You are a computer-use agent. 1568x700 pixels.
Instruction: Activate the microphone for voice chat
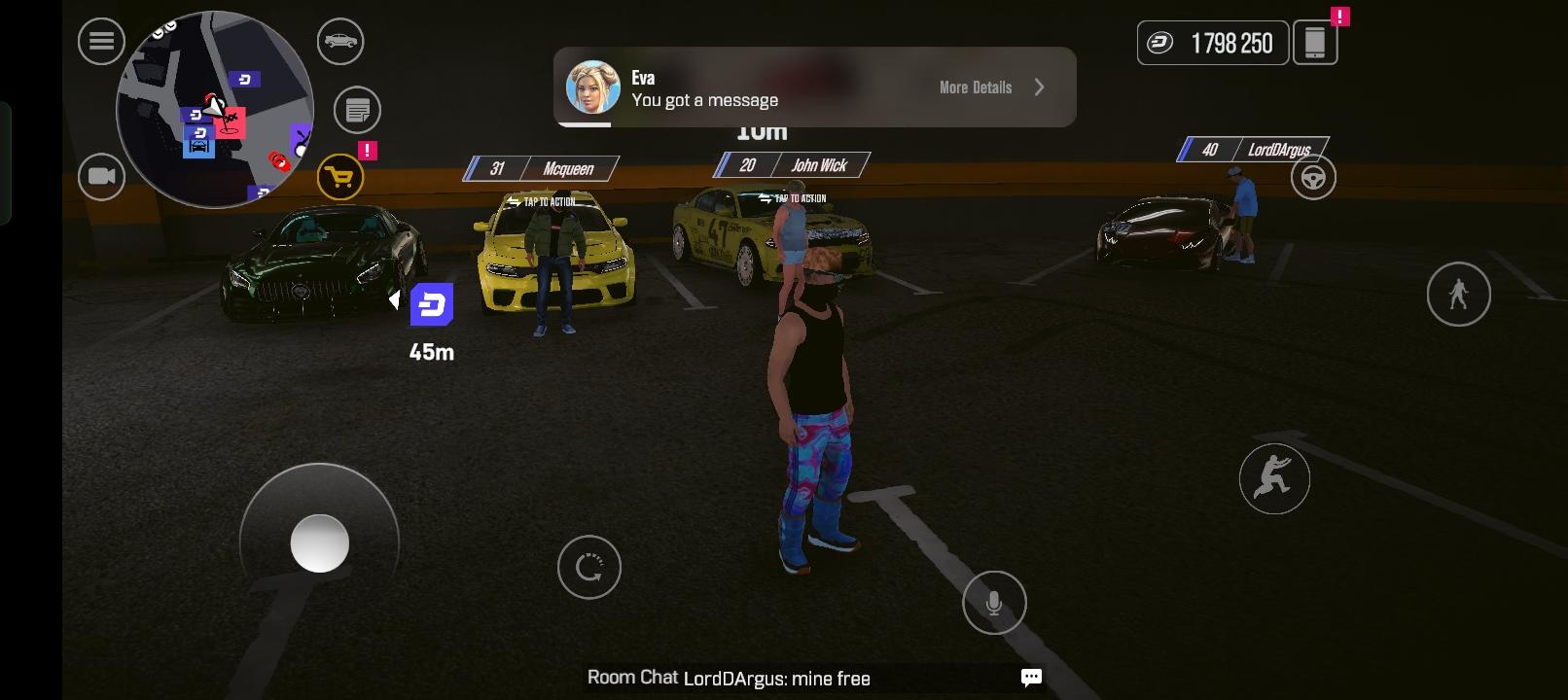pos(994,603)
